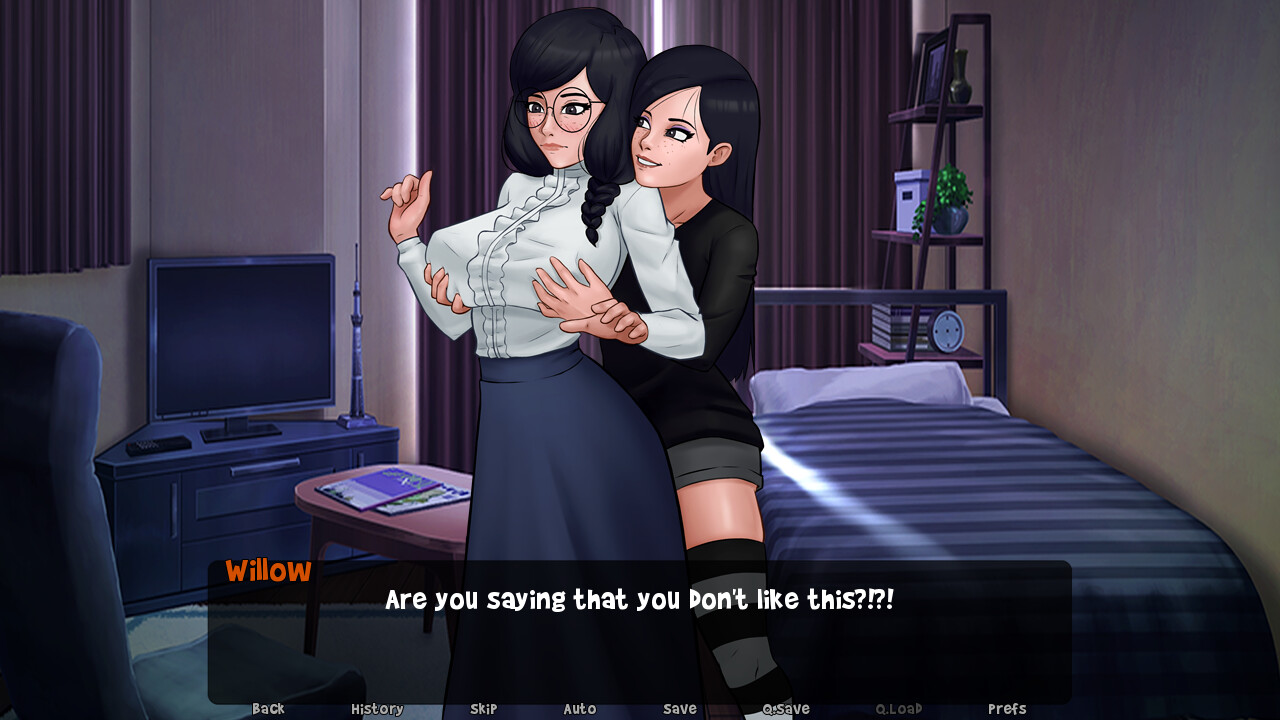Open Prefs settings menu

coord(1007,709)
